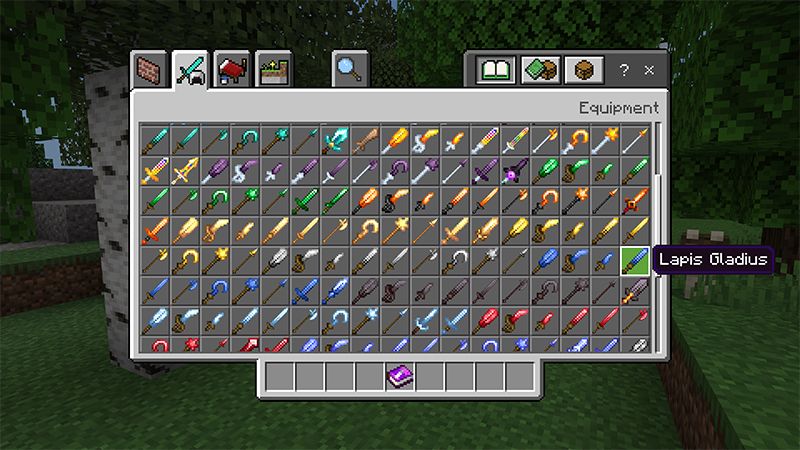The height and width of the screenshot is (450, 800).
Task: Switch to the Construction brick block tab
Action: [150, 70]
